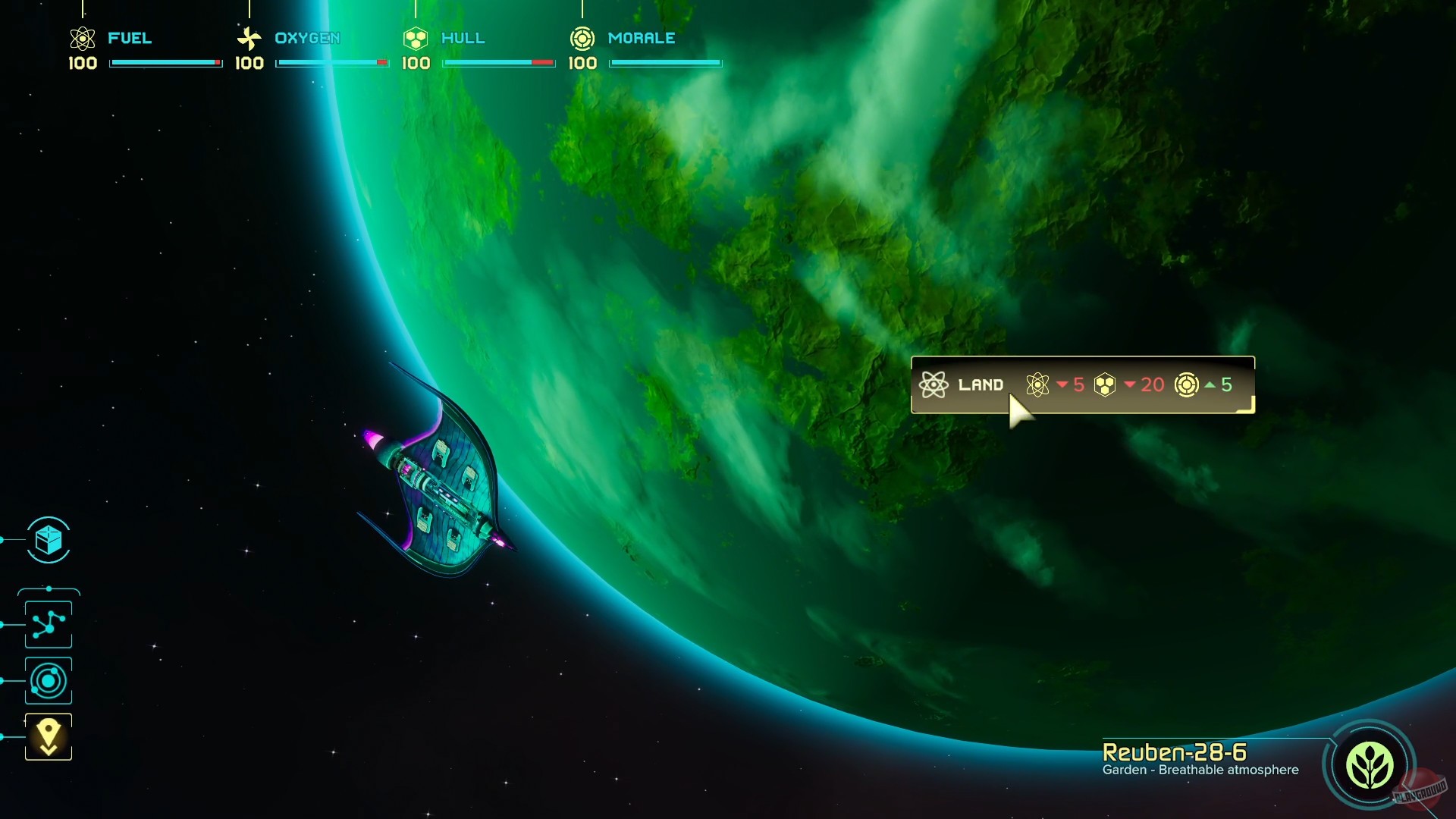
Task: Click the Morale status icon
Action: pyautogui.click(x=582, y=37)
